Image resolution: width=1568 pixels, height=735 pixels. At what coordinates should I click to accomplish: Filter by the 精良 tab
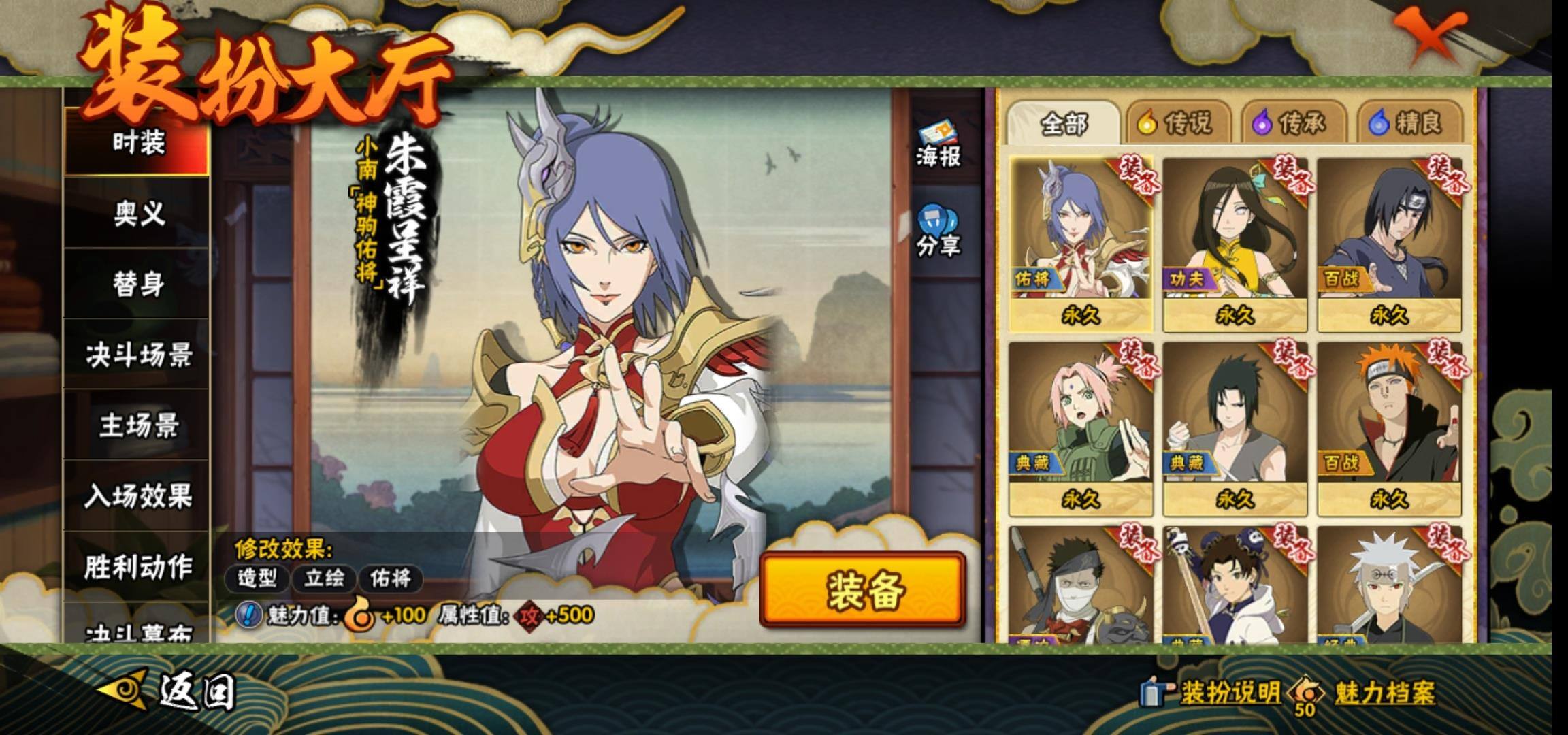pyautogui.click(x=1407, y=124)
